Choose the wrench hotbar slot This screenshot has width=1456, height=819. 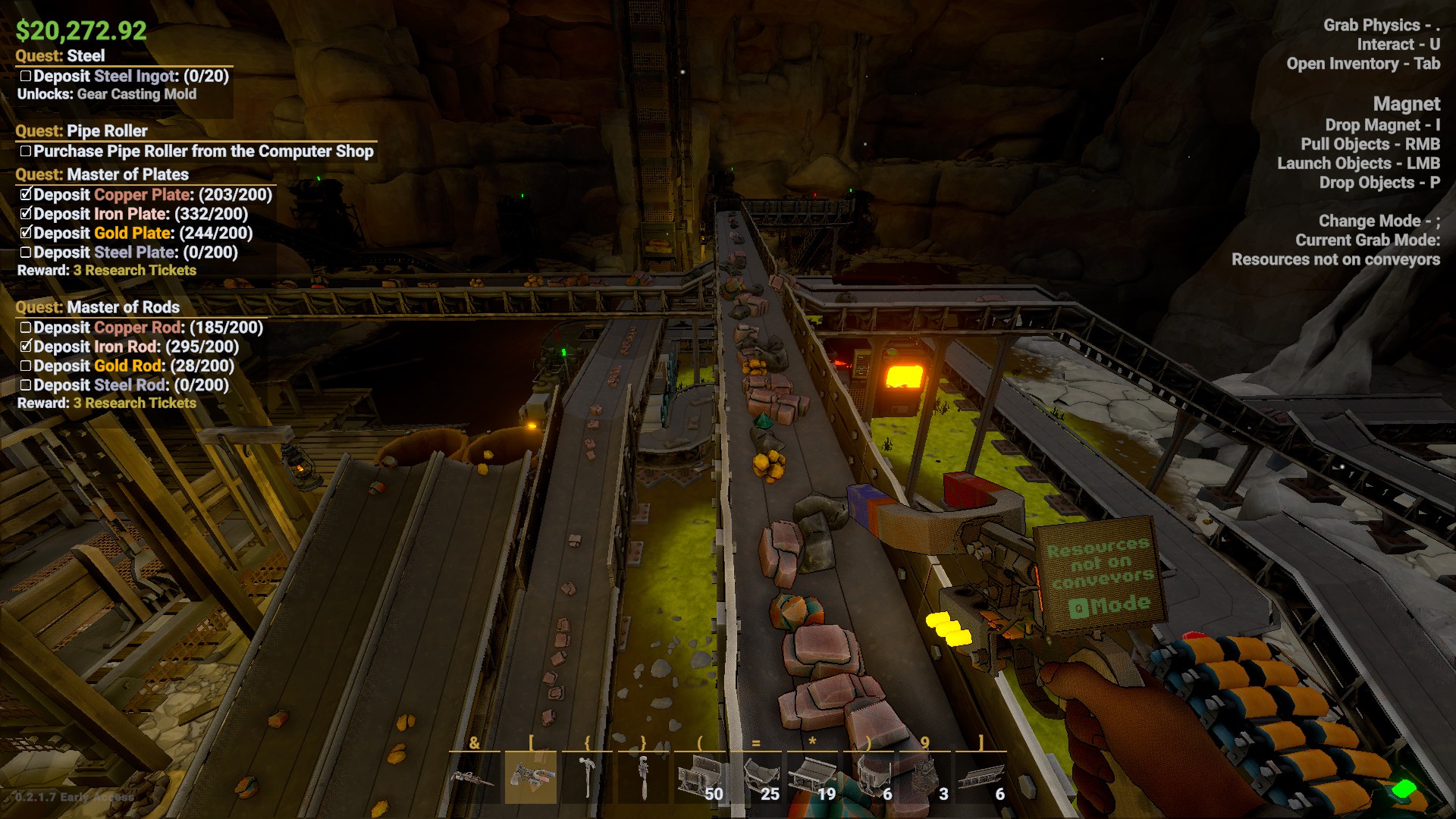coord(643,777)
